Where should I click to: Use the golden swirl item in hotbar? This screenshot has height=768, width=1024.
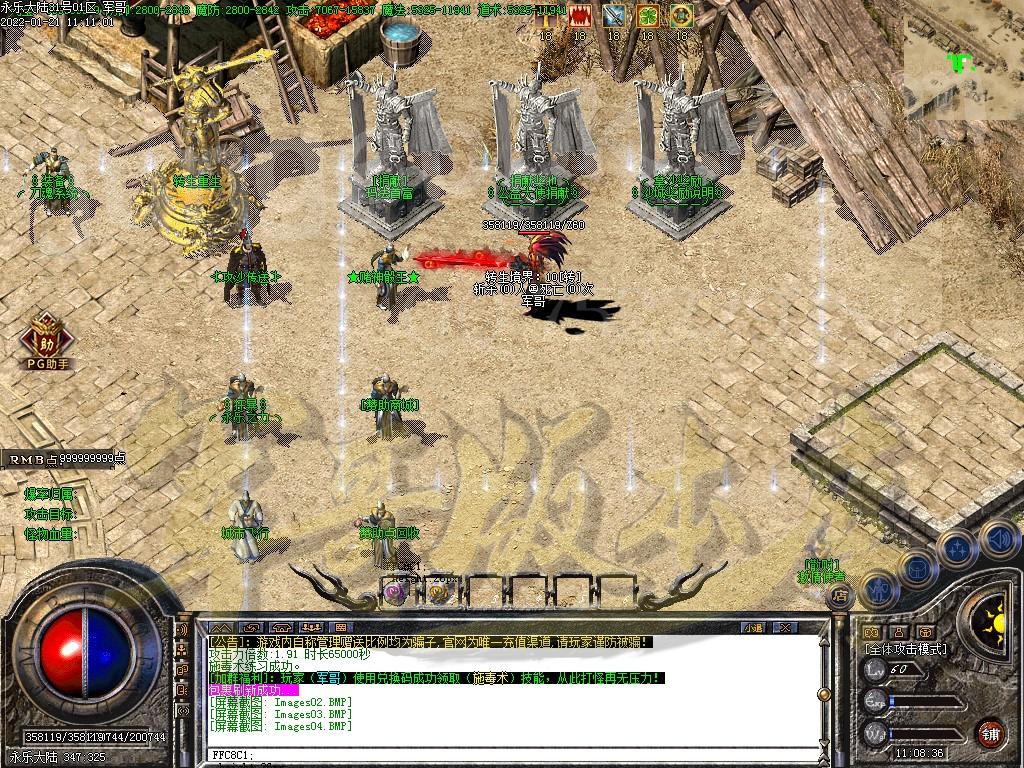tap(438, 592)
